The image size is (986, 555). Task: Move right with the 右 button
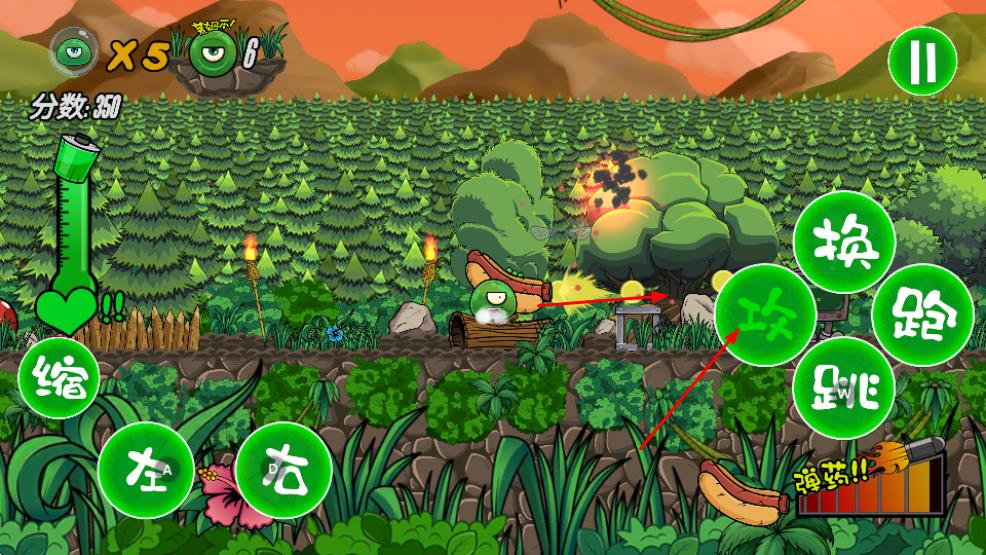click(284, 470)
